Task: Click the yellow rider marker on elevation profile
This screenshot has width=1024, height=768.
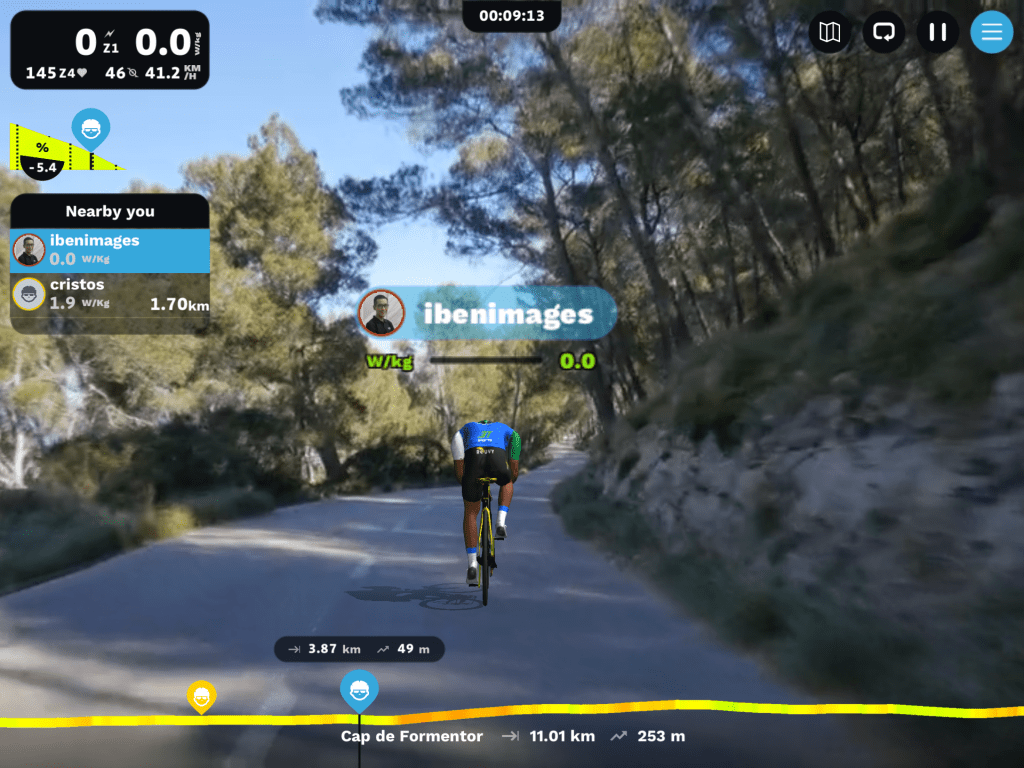Action: [x=202, y=696]
